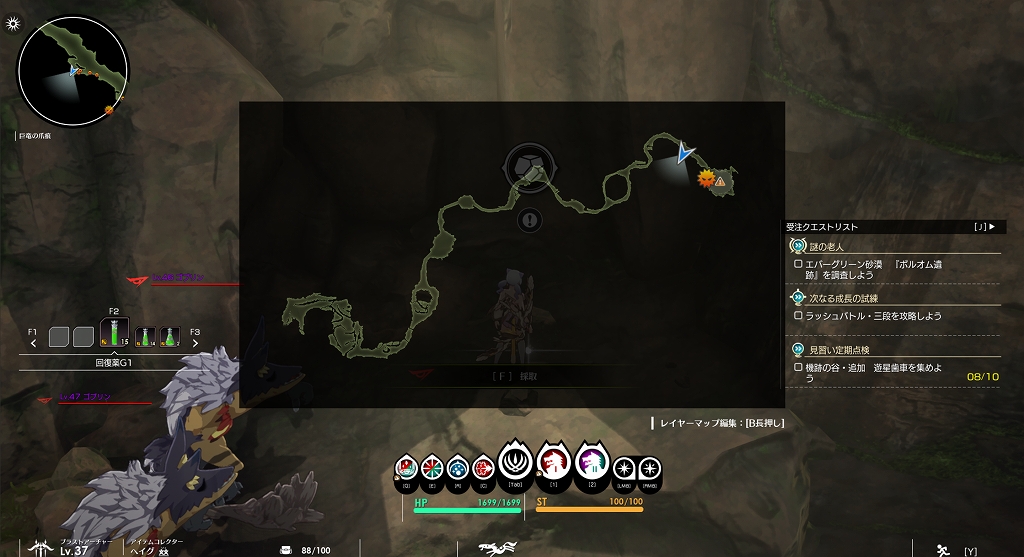Click the exclamation mark marker on map
The image size is (1024, 557).
(x=530, y=220)
